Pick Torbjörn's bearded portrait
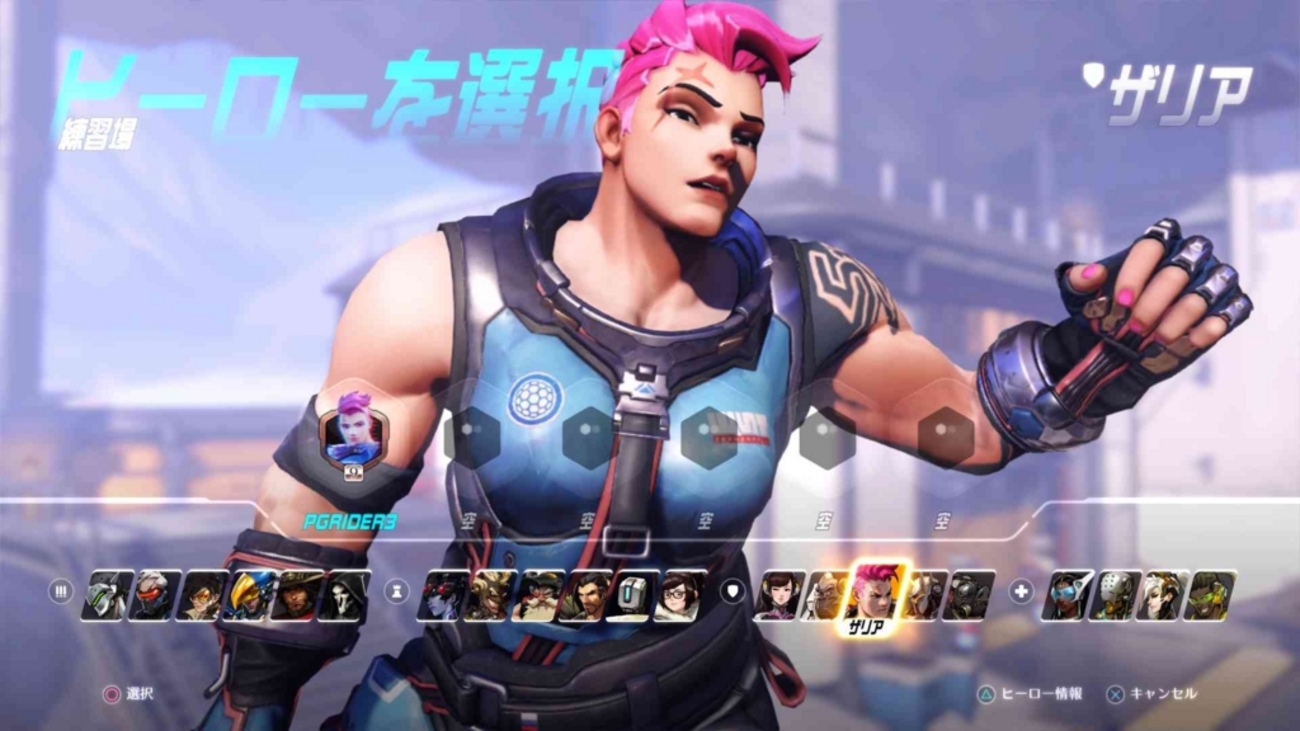The height and width of the screenshot is (731, 1300). 537,595
